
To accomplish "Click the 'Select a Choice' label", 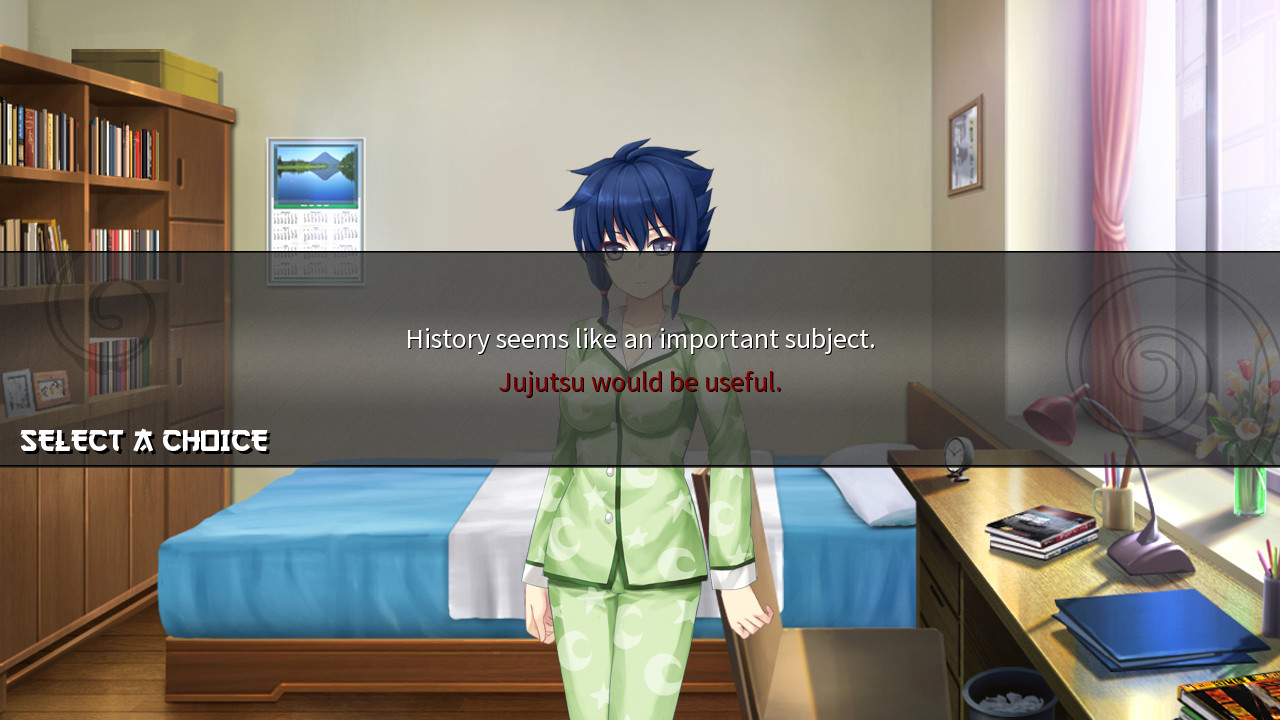I will [x=143, y=440].
